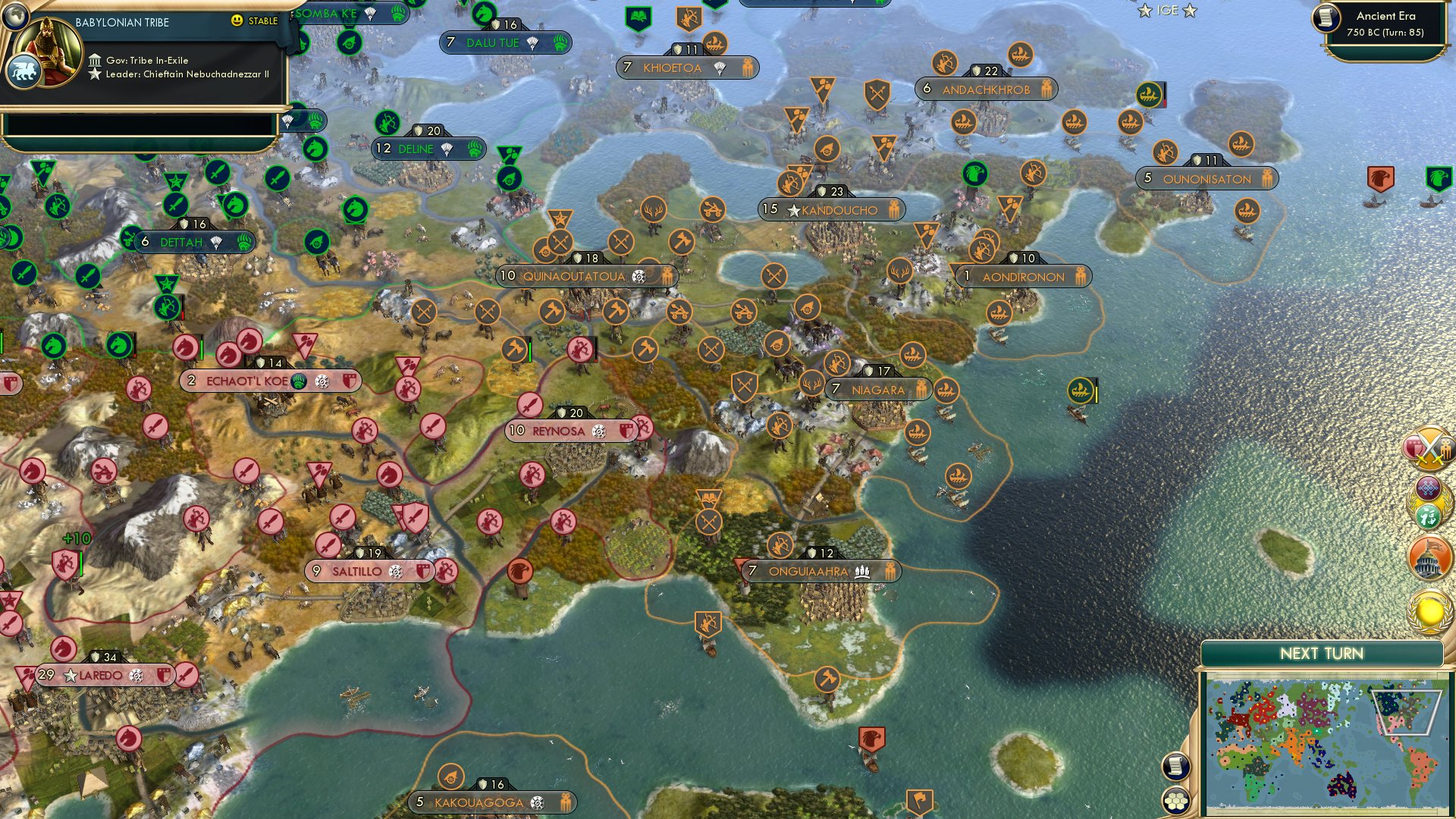
Task: Click the Kandoucho capital city banner
Action: (x=830, y=210)
